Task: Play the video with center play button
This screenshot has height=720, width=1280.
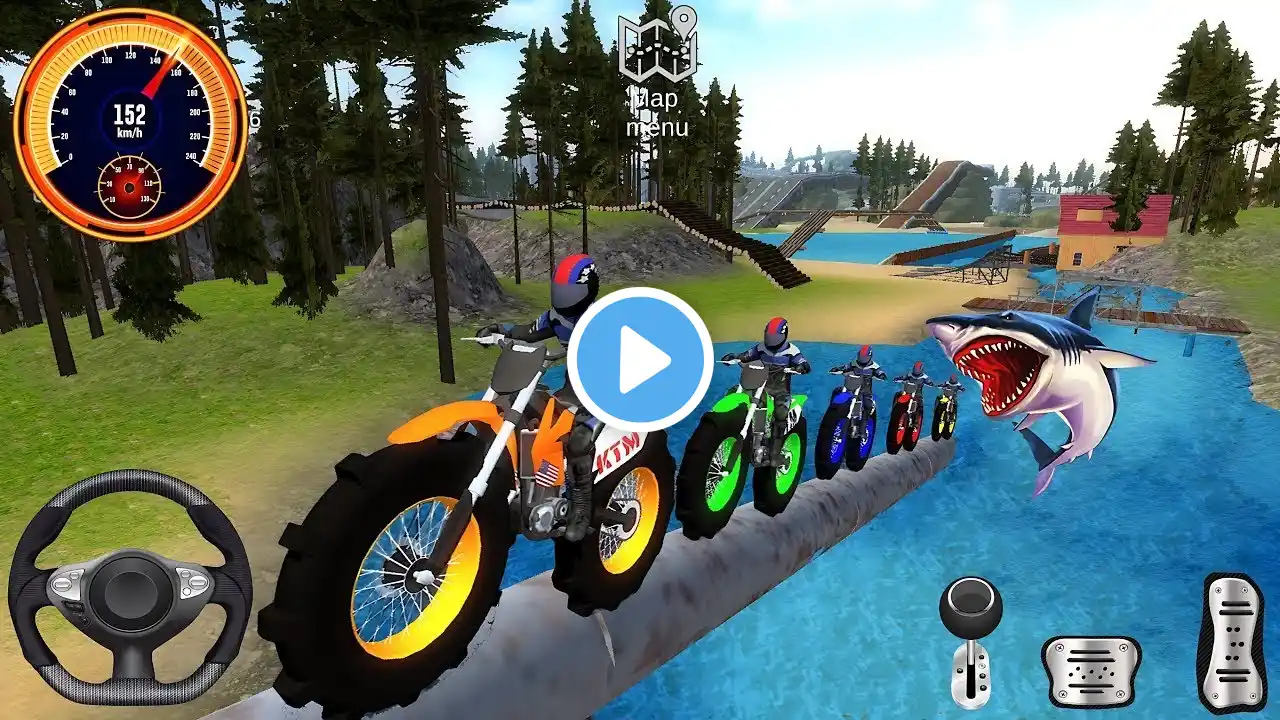Action: 640,360
